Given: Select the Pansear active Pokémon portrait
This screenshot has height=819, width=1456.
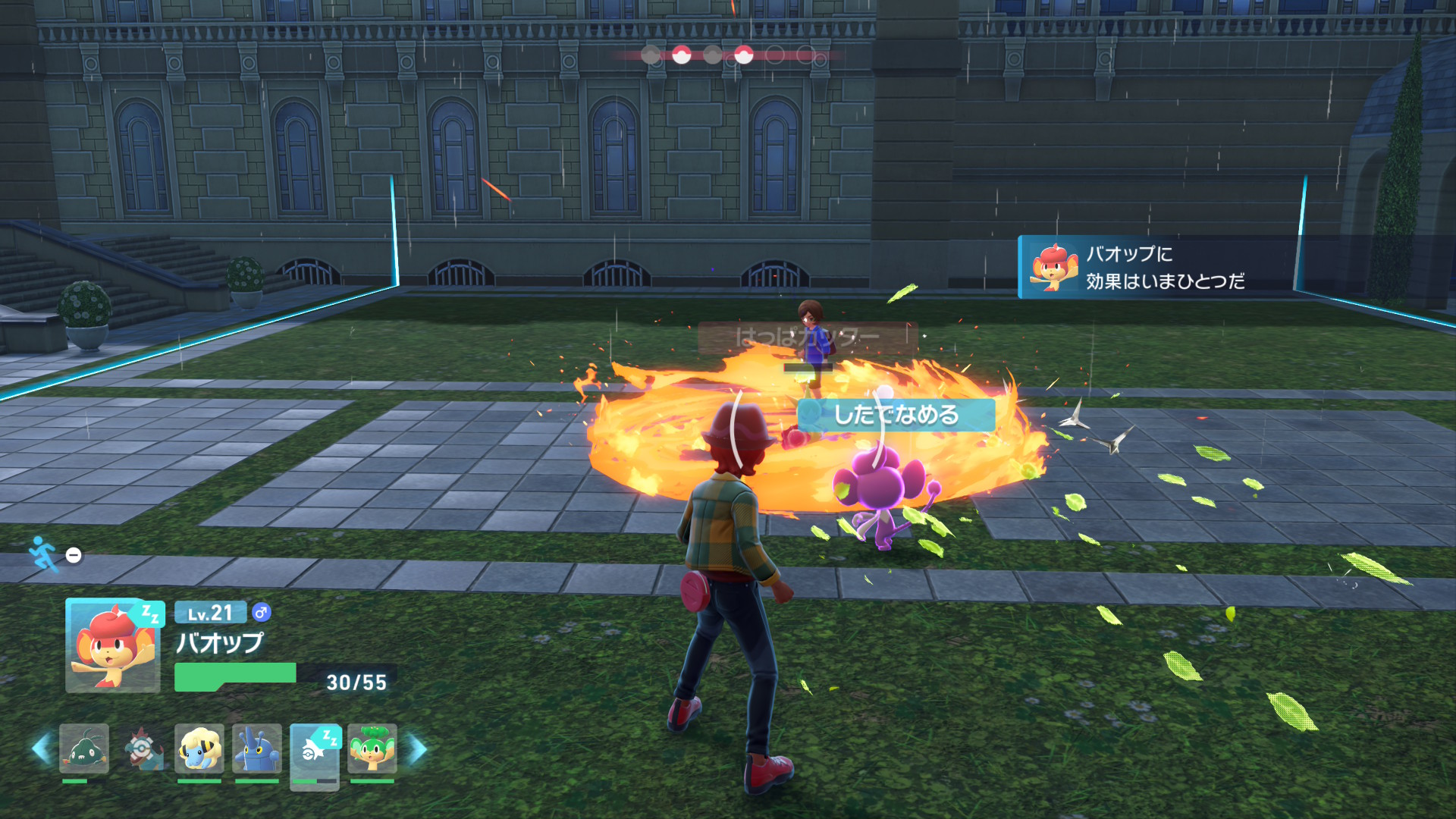Looking at the screenshot, I should (112, 645).
